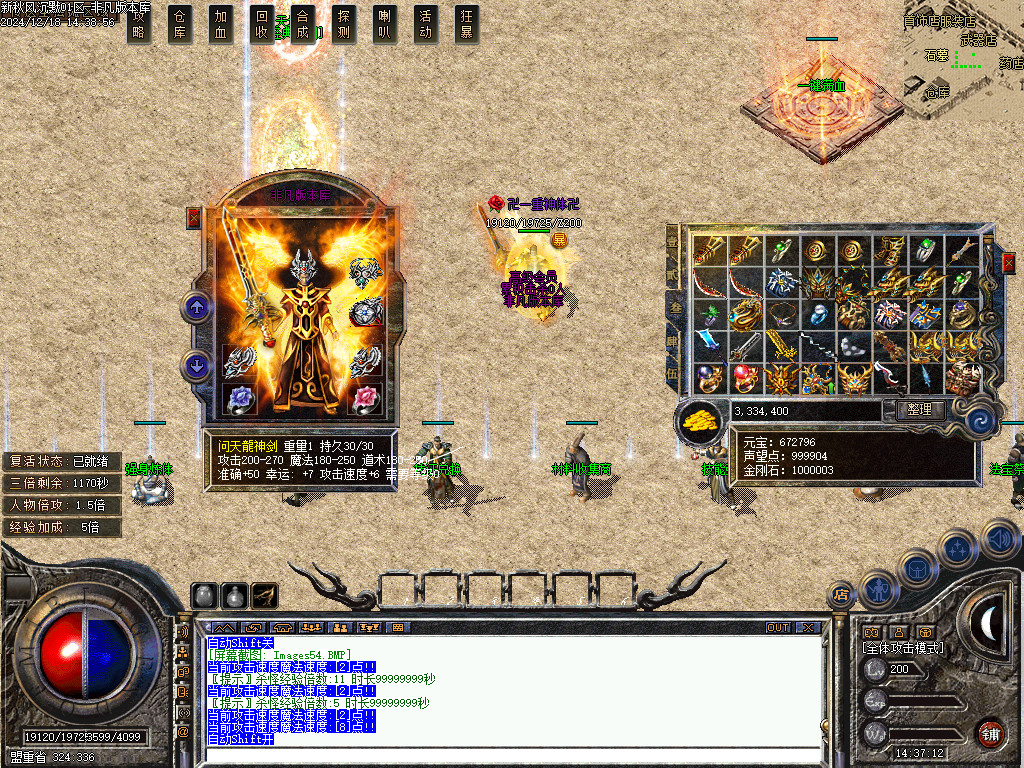Click the up arrow on equipment panel

(x=196, y=308)
